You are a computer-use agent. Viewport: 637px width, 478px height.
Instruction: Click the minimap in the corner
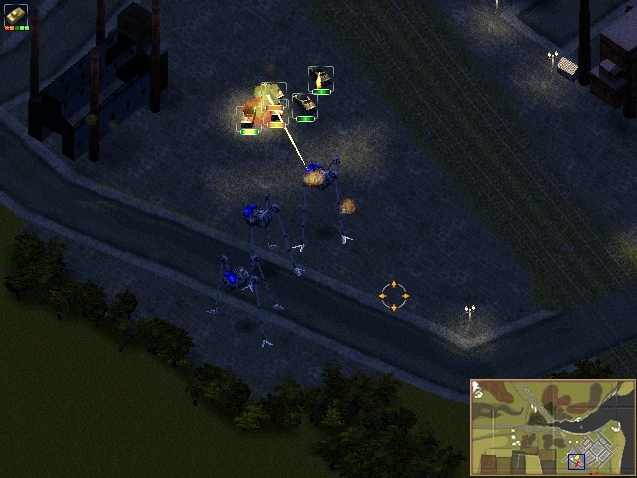point(552,426)
